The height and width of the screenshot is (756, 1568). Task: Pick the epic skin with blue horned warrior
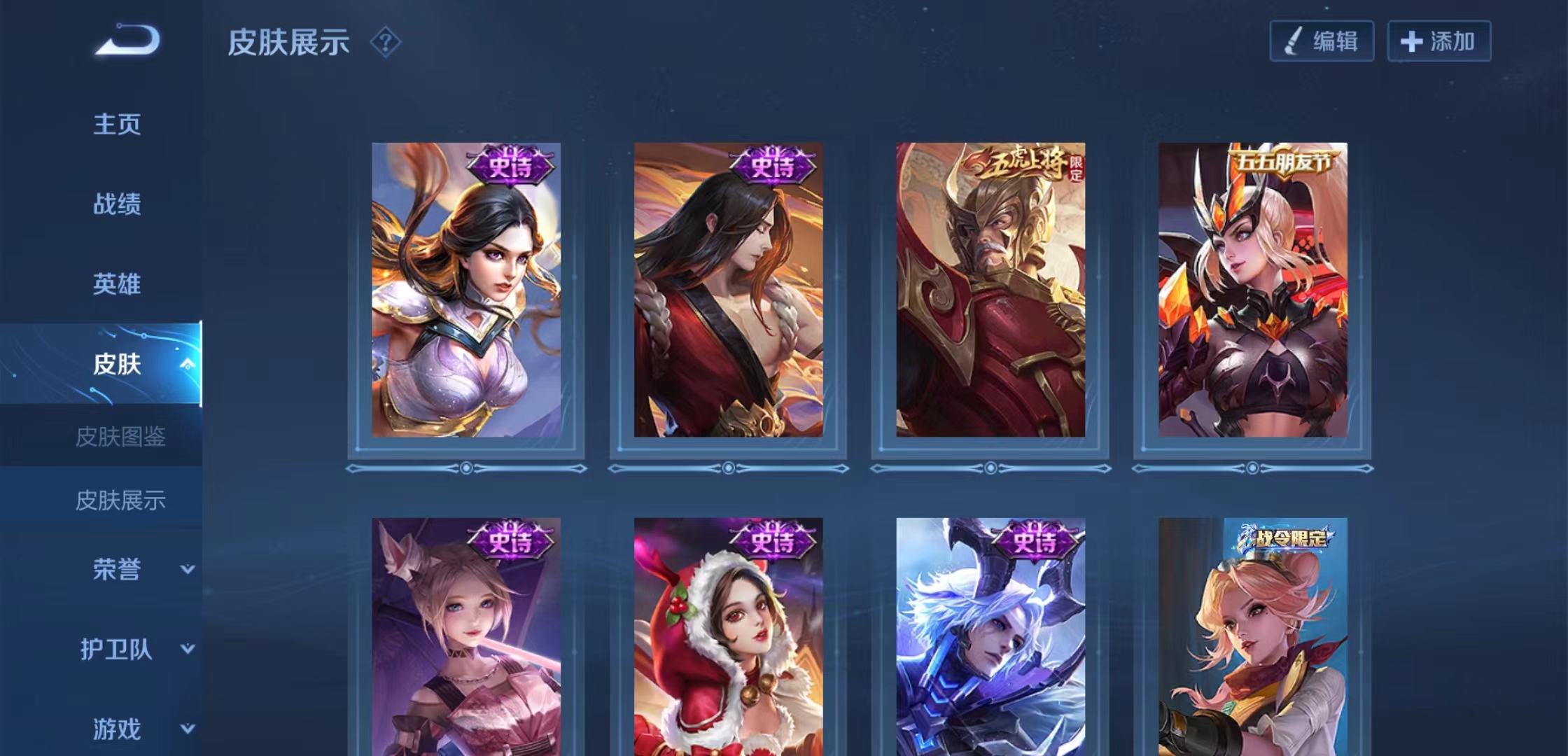990,637
